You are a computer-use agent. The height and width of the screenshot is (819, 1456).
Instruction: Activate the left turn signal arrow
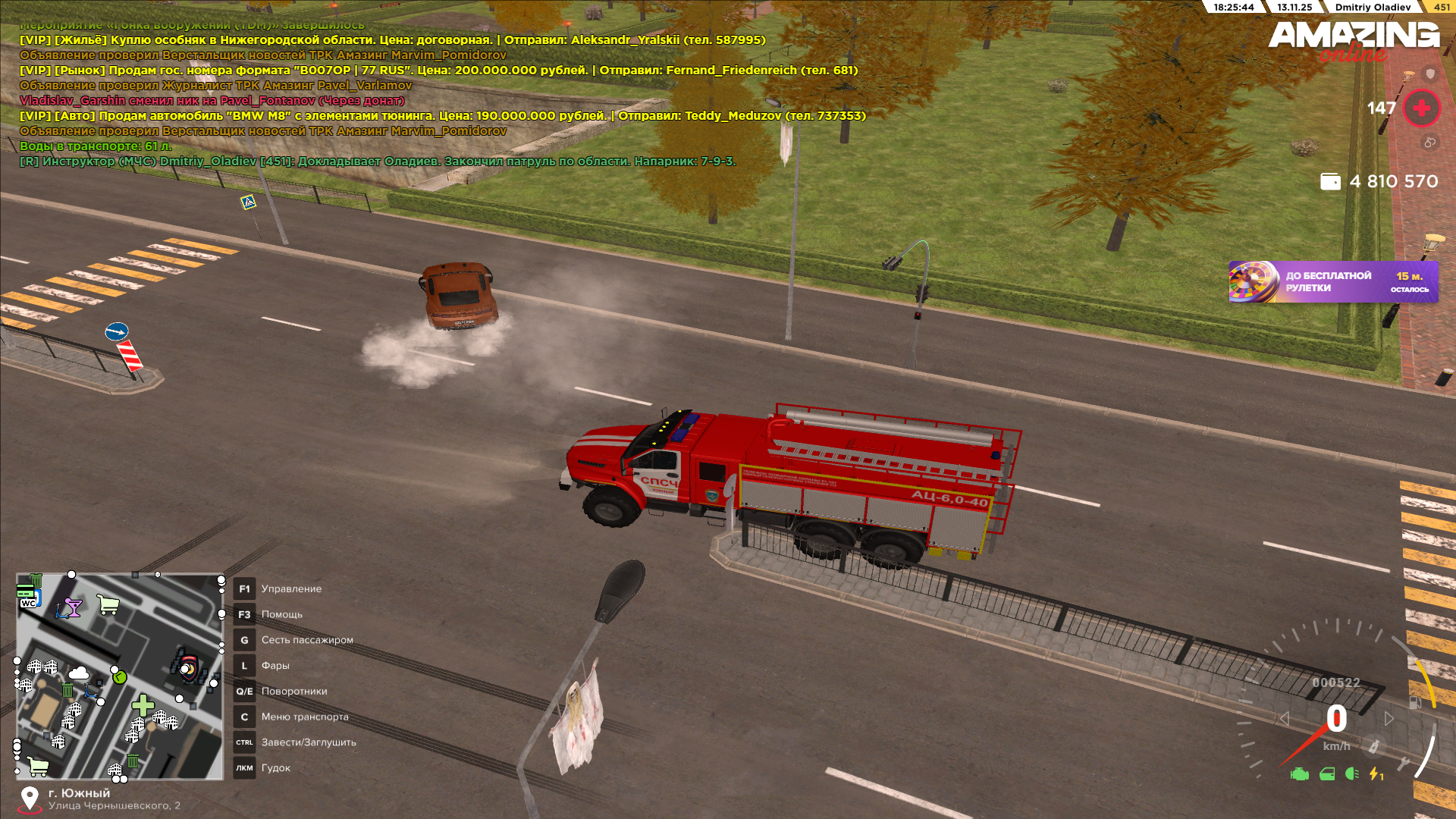1284,718
